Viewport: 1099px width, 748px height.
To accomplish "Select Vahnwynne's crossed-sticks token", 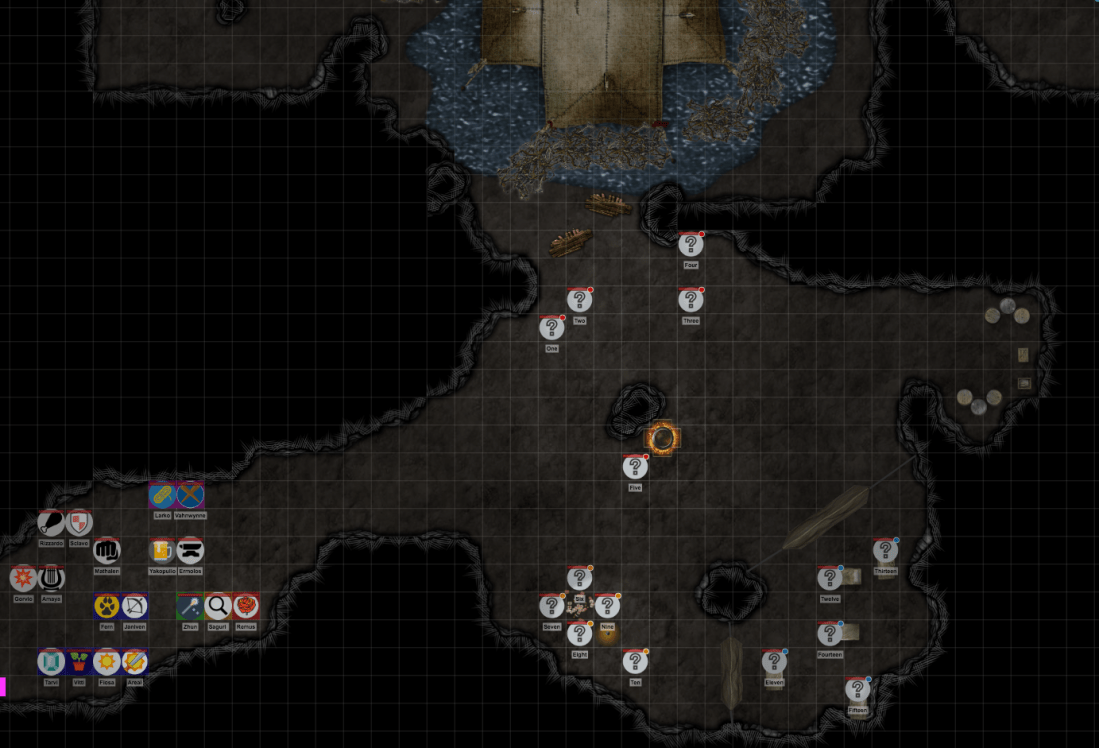I will click(x=190, y=495).
